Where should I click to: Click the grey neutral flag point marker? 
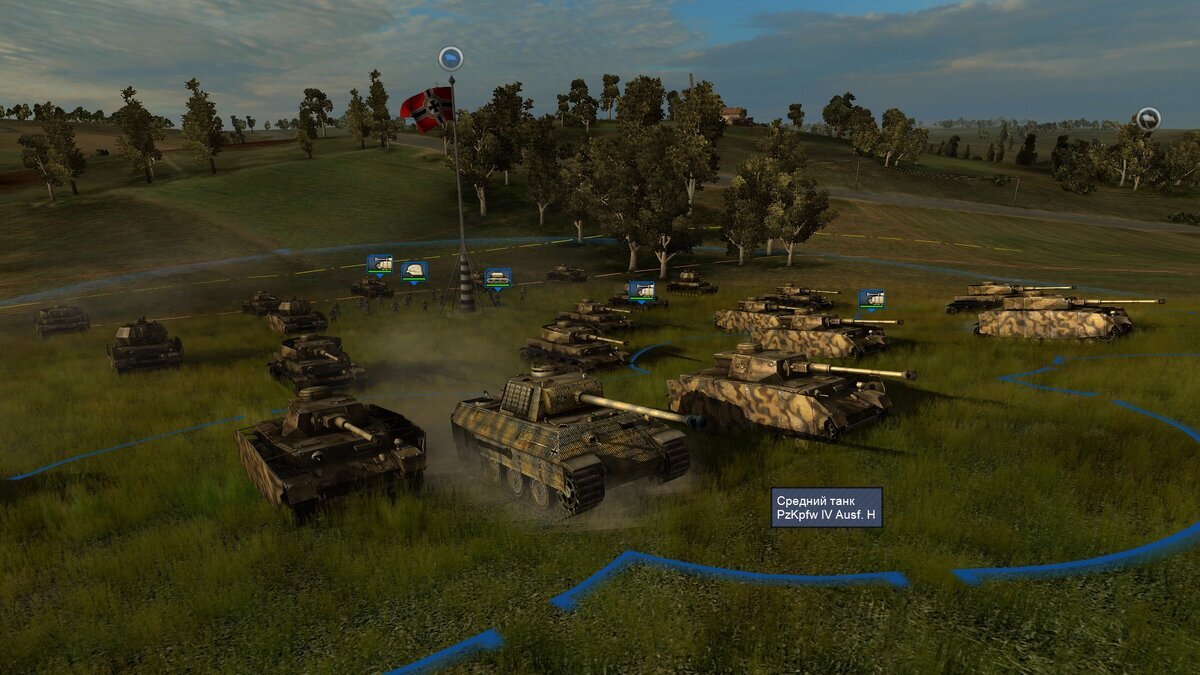pos(1148,119)
